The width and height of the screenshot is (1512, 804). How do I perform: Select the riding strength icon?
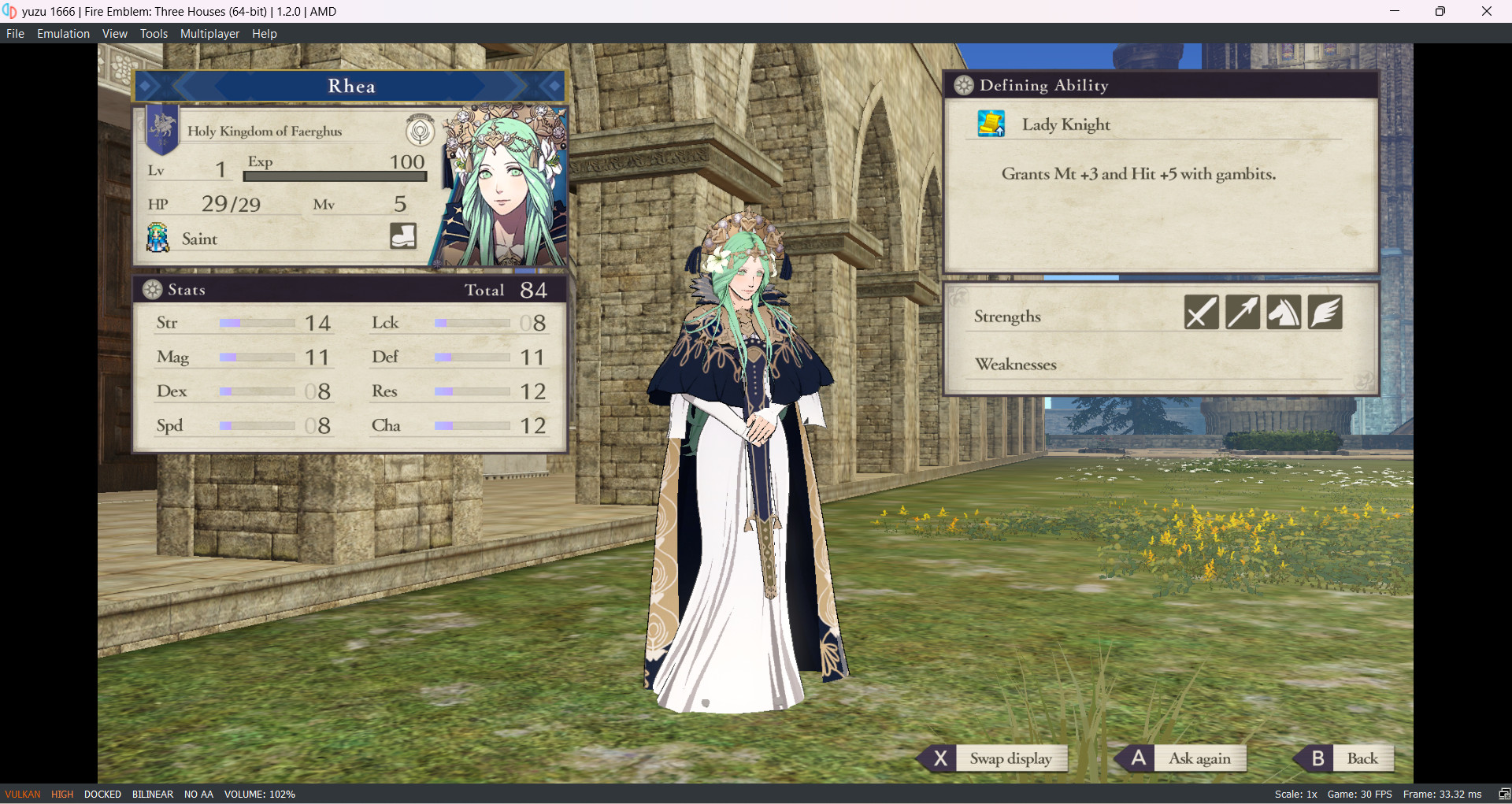1283,312
